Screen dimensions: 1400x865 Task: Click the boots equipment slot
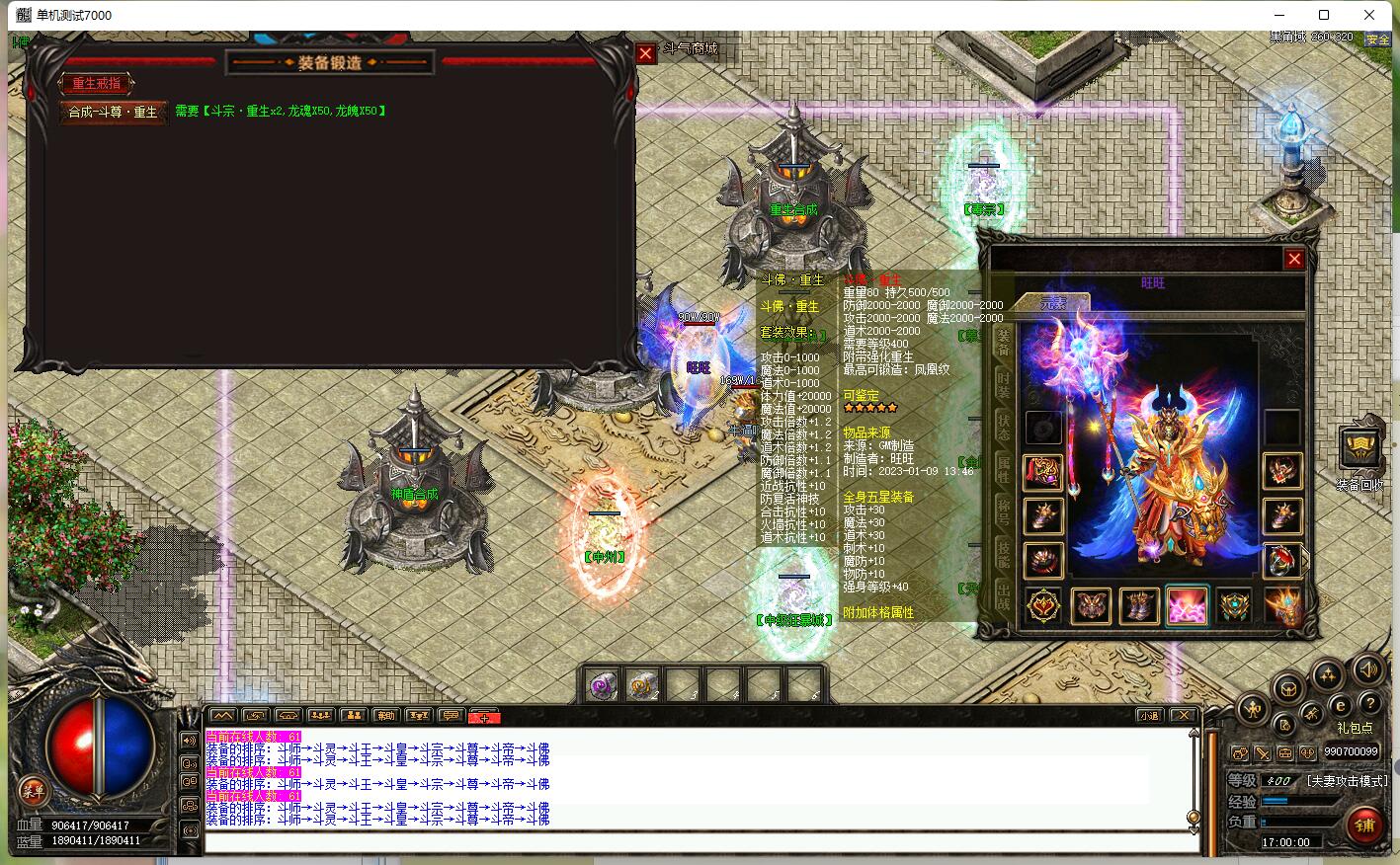1139,606
